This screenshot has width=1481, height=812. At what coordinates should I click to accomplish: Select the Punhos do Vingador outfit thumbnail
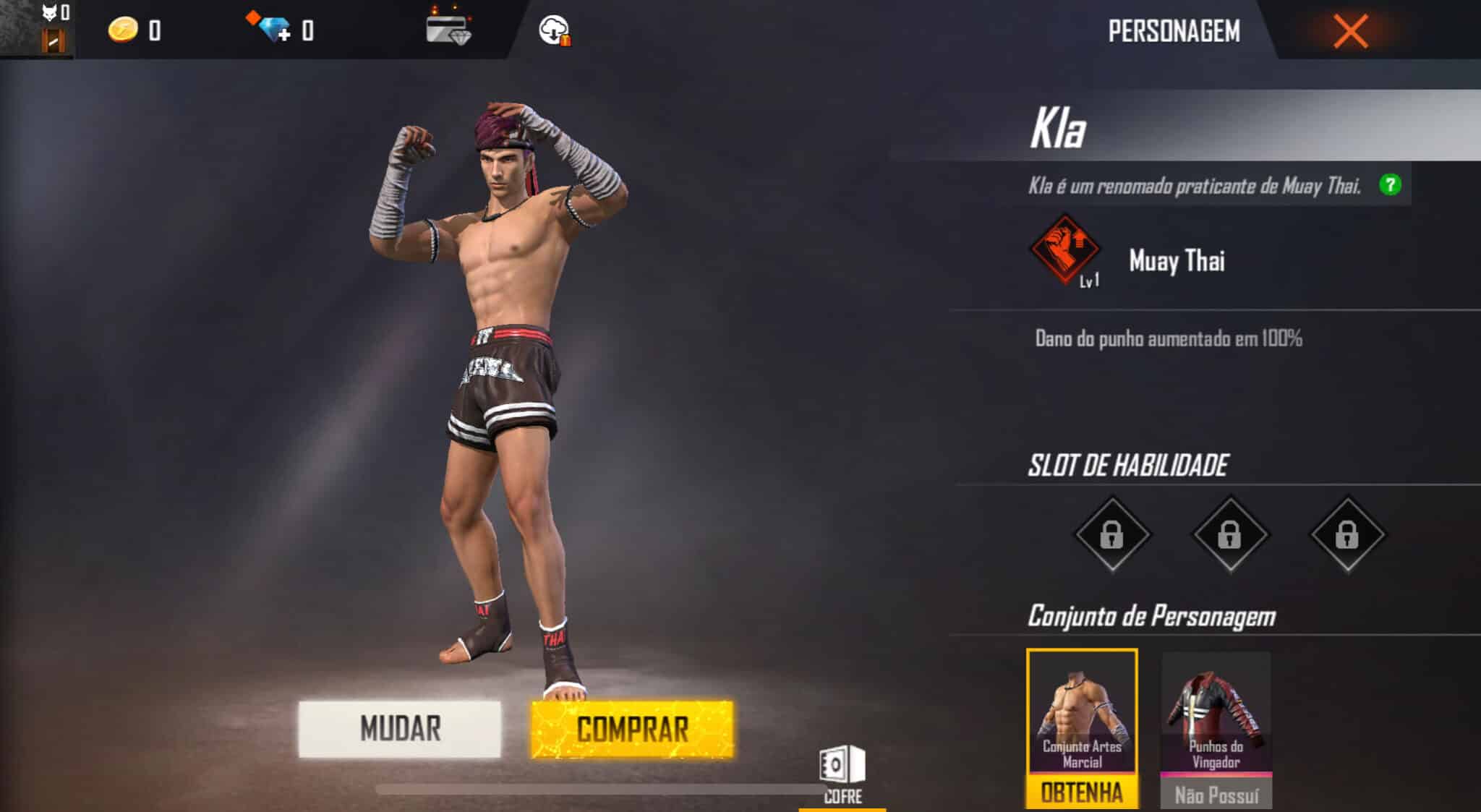pyautogui.click(x=1215, y=705)
